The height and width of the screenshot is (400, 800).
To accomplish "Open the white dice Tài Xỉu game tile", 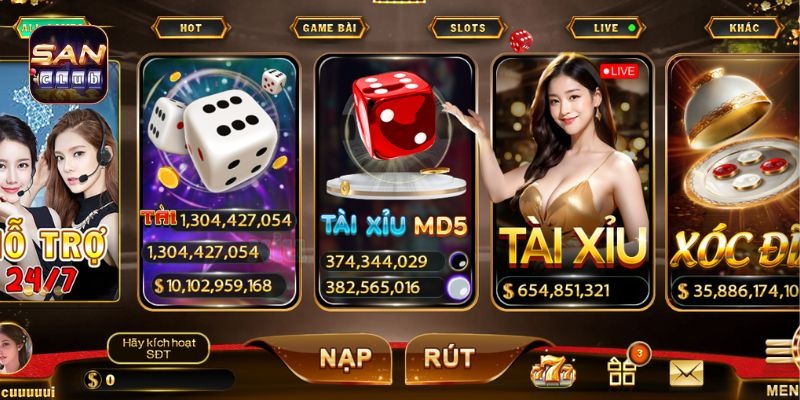I will point(218,180).
